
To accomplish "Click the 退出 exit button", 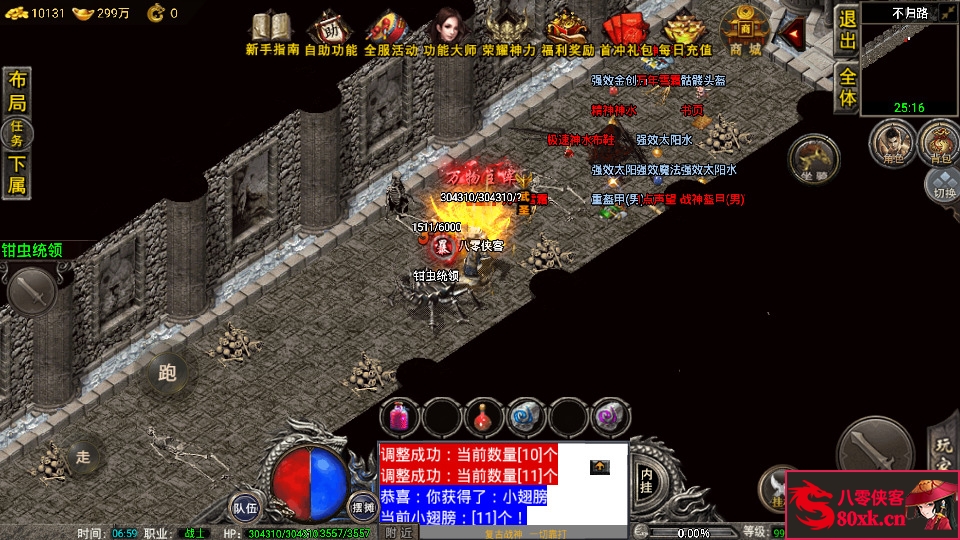I will 847,31.
